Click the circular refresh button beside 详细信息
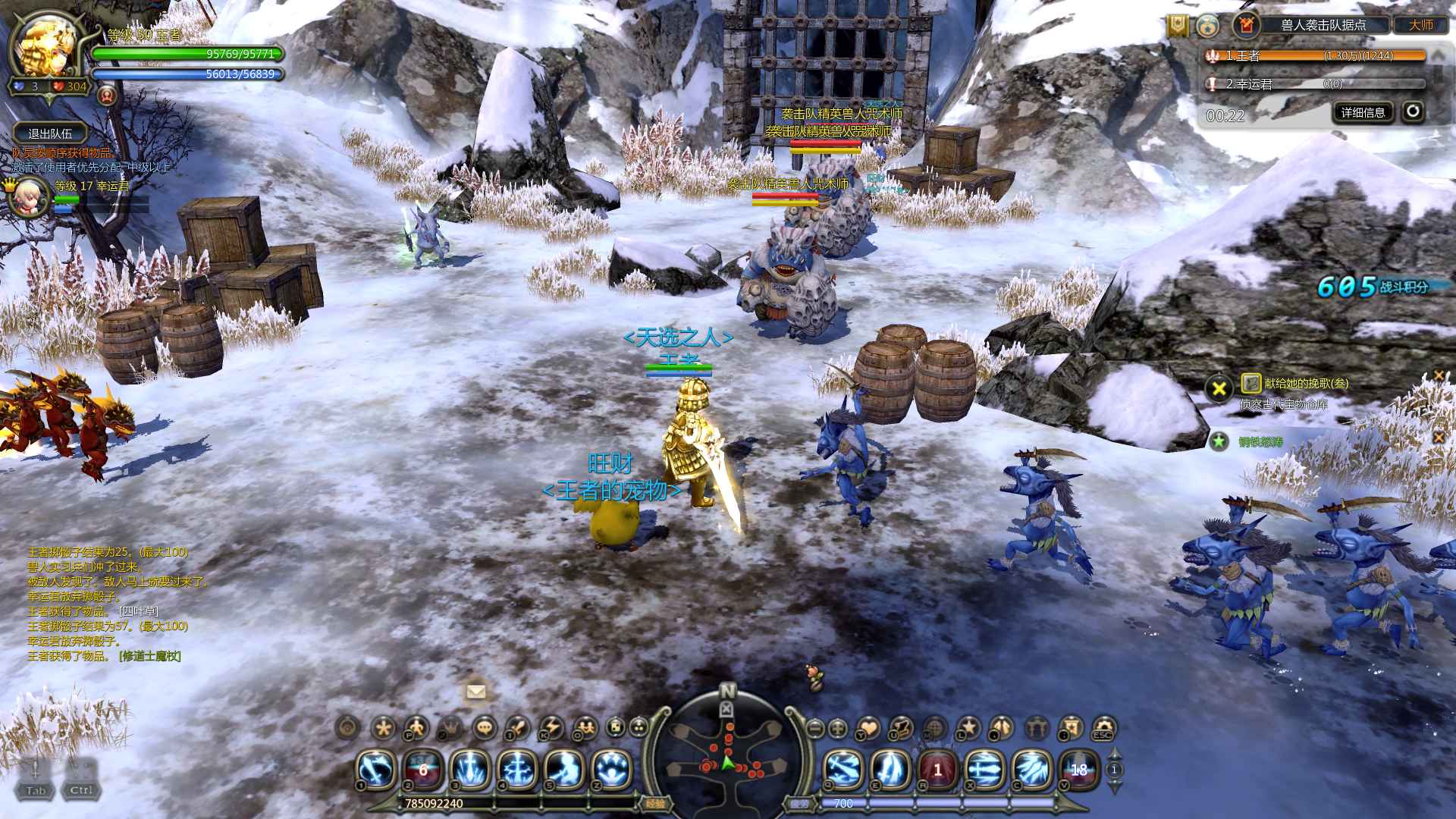This screenshot has height=819, width=1456. click(1412, 112)
